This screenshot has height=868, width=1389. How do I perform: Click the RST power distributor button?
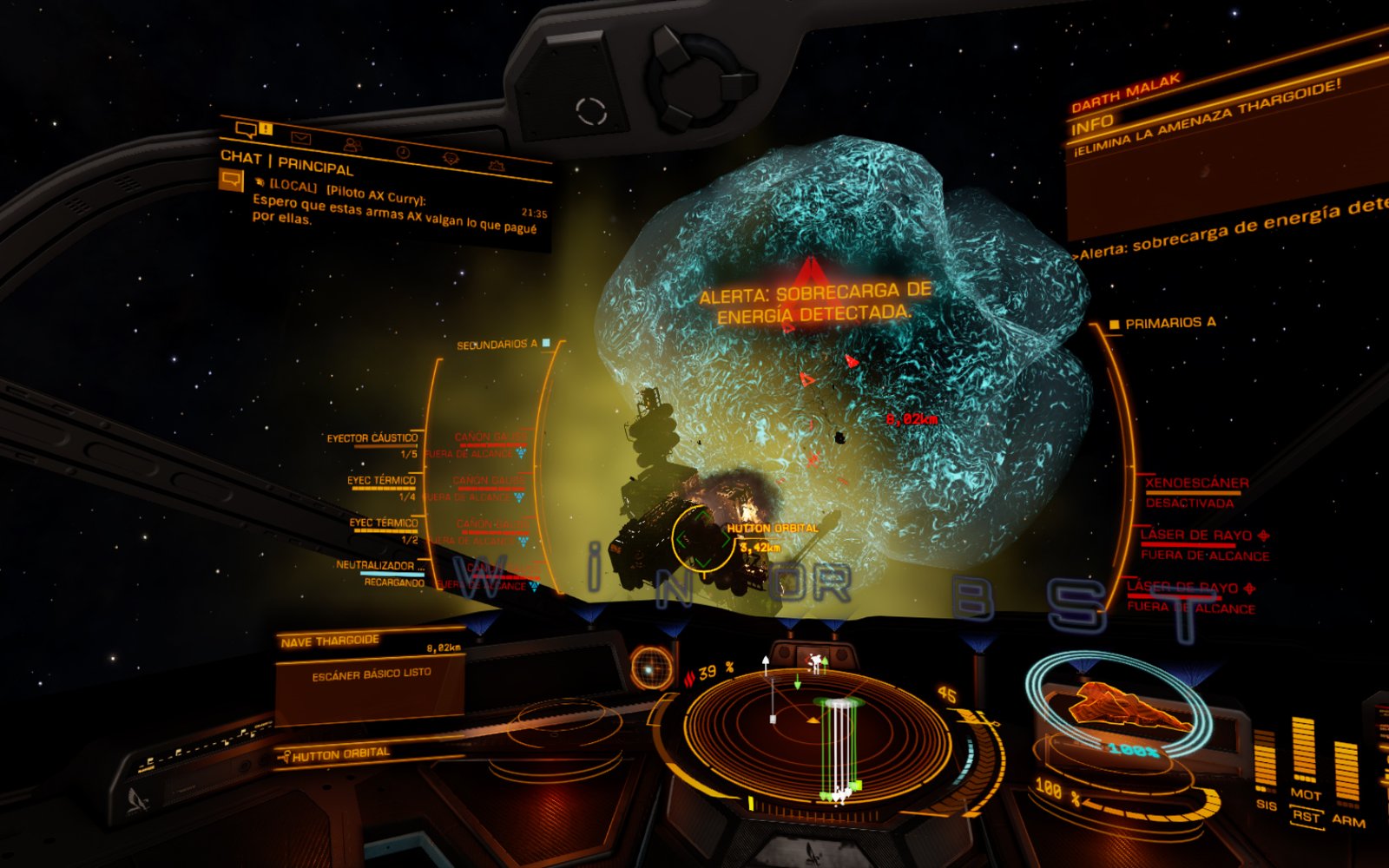1305,817
